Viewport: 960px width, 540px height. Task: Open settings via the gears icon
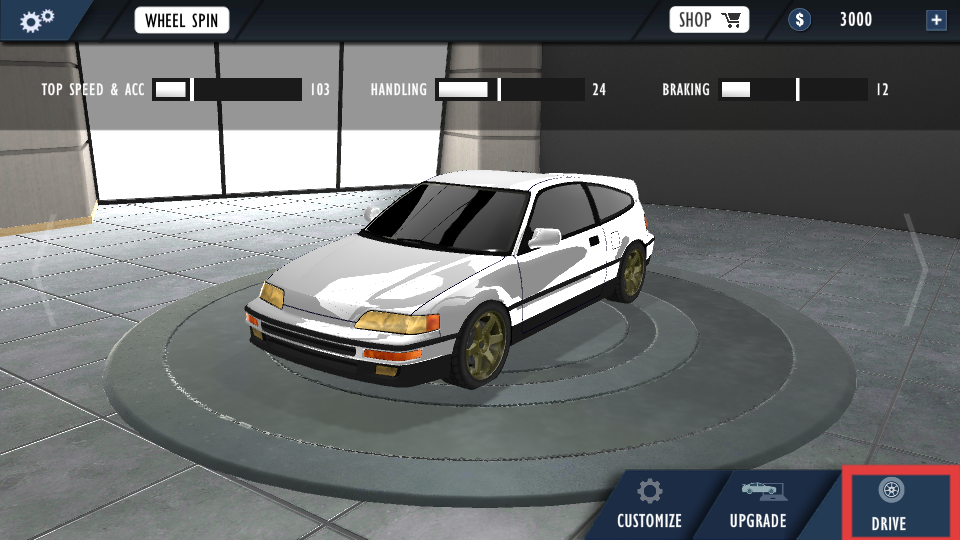[38, 19]
